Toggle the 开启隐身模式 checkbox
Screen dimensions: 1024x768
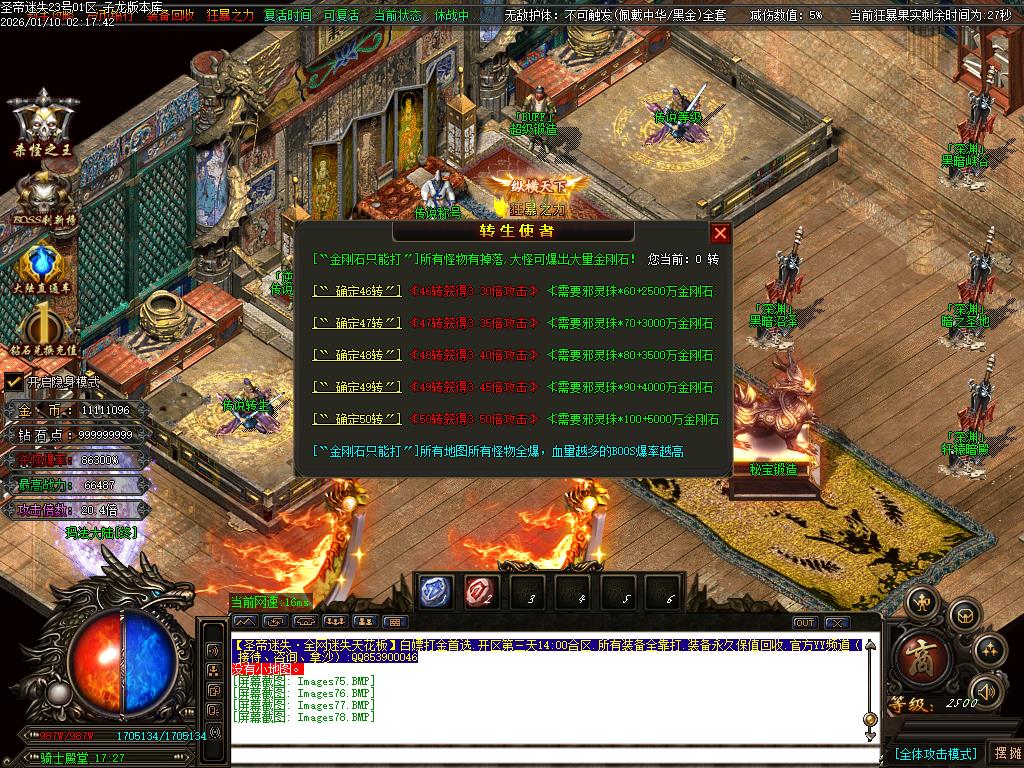point(13,382)
